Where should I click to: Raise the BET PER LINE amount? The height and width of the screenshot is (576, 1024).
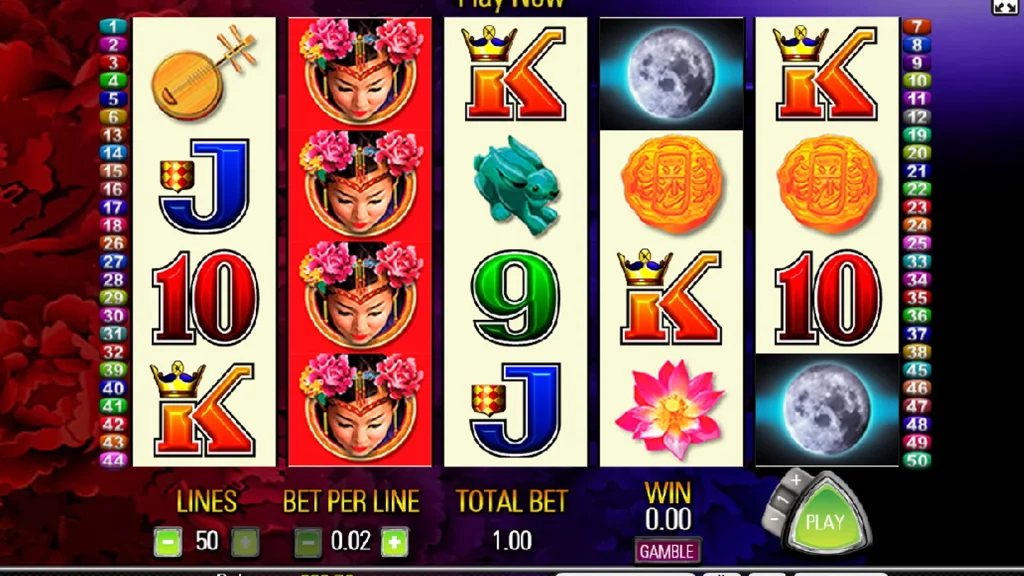coord(395,542)
